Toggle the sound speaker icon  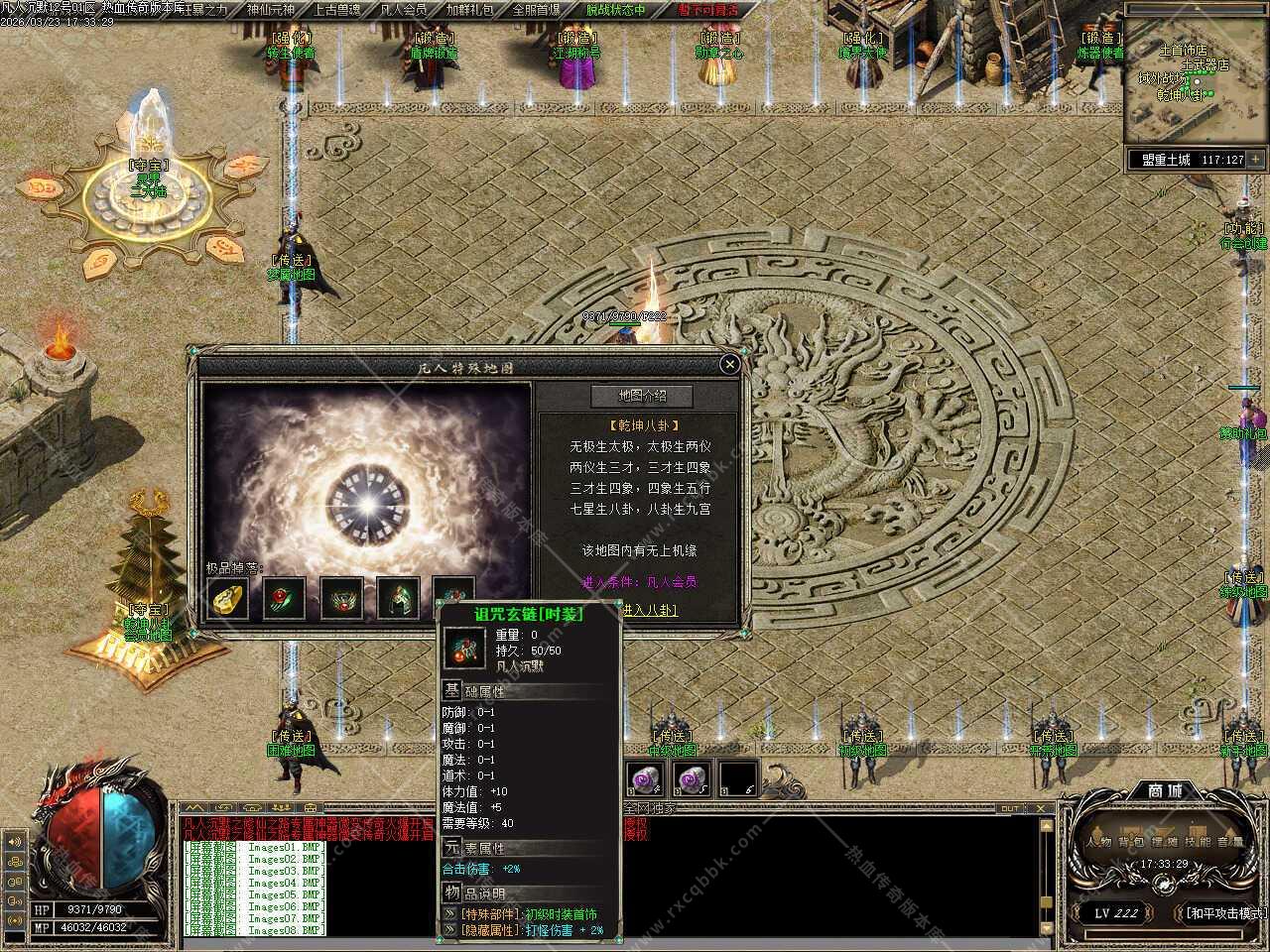click(x=15, y=842)
